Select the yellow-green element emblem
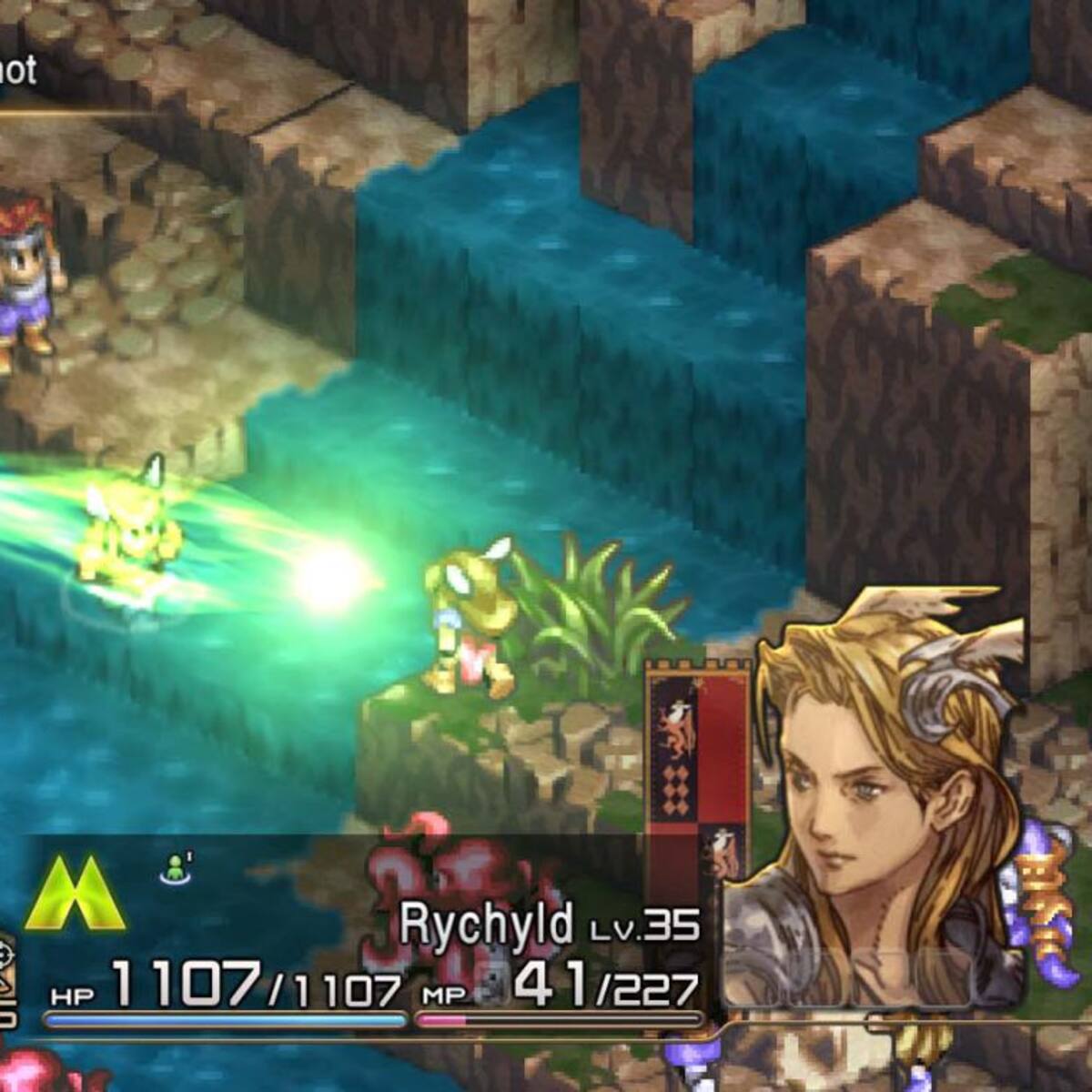1092x1092 pixels. [x=76, y=893]
